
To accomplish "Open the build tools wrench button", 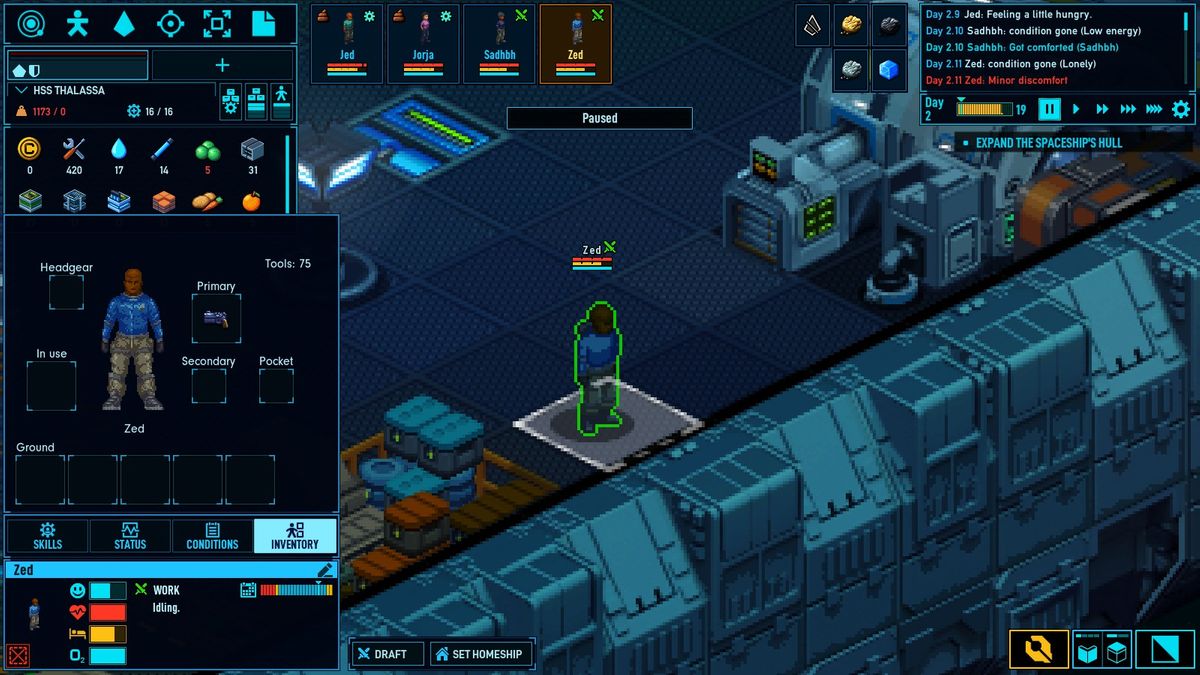I will point(1038,650).
